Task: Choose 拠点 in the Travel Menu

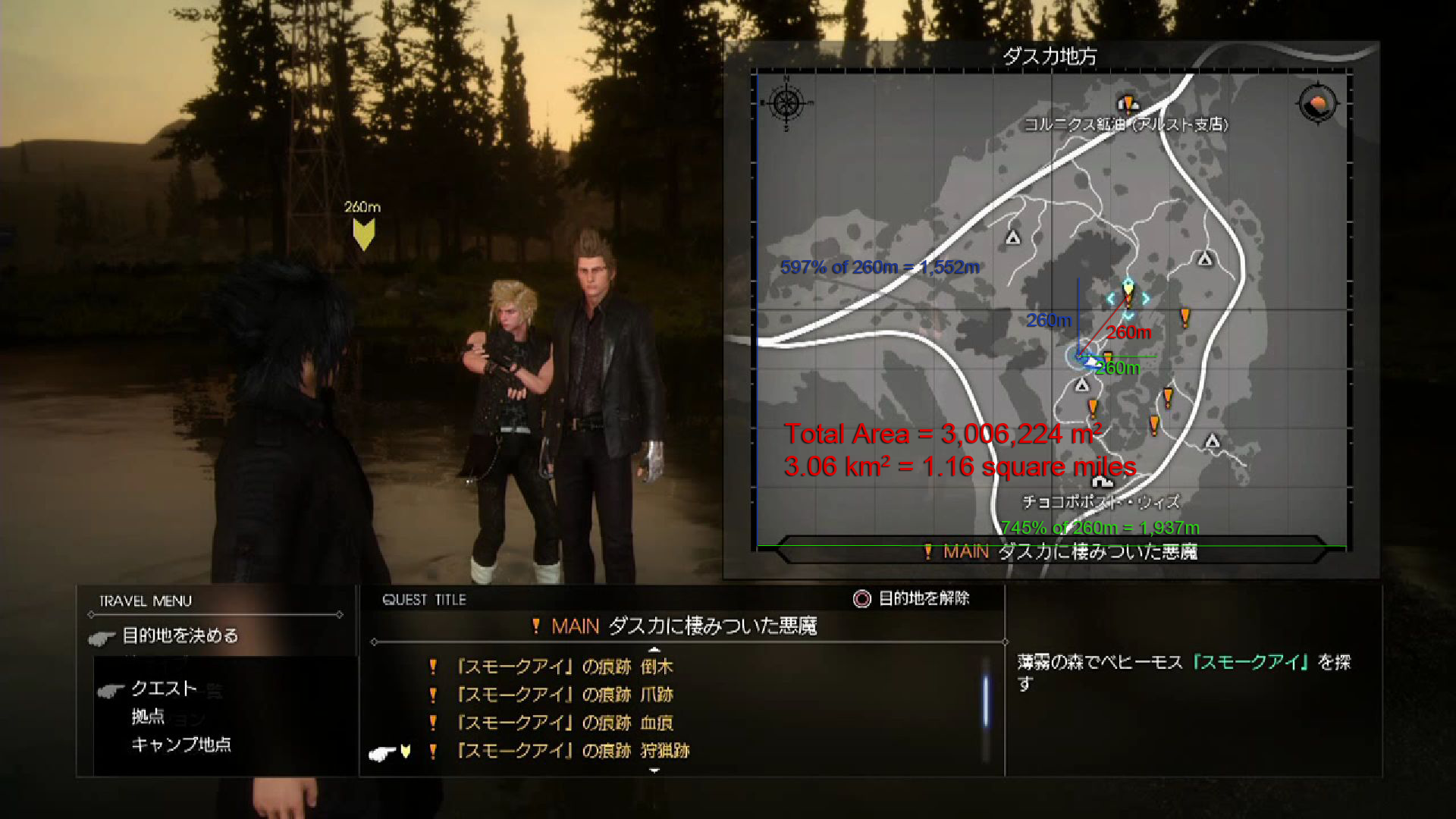Action: (149, 716)
